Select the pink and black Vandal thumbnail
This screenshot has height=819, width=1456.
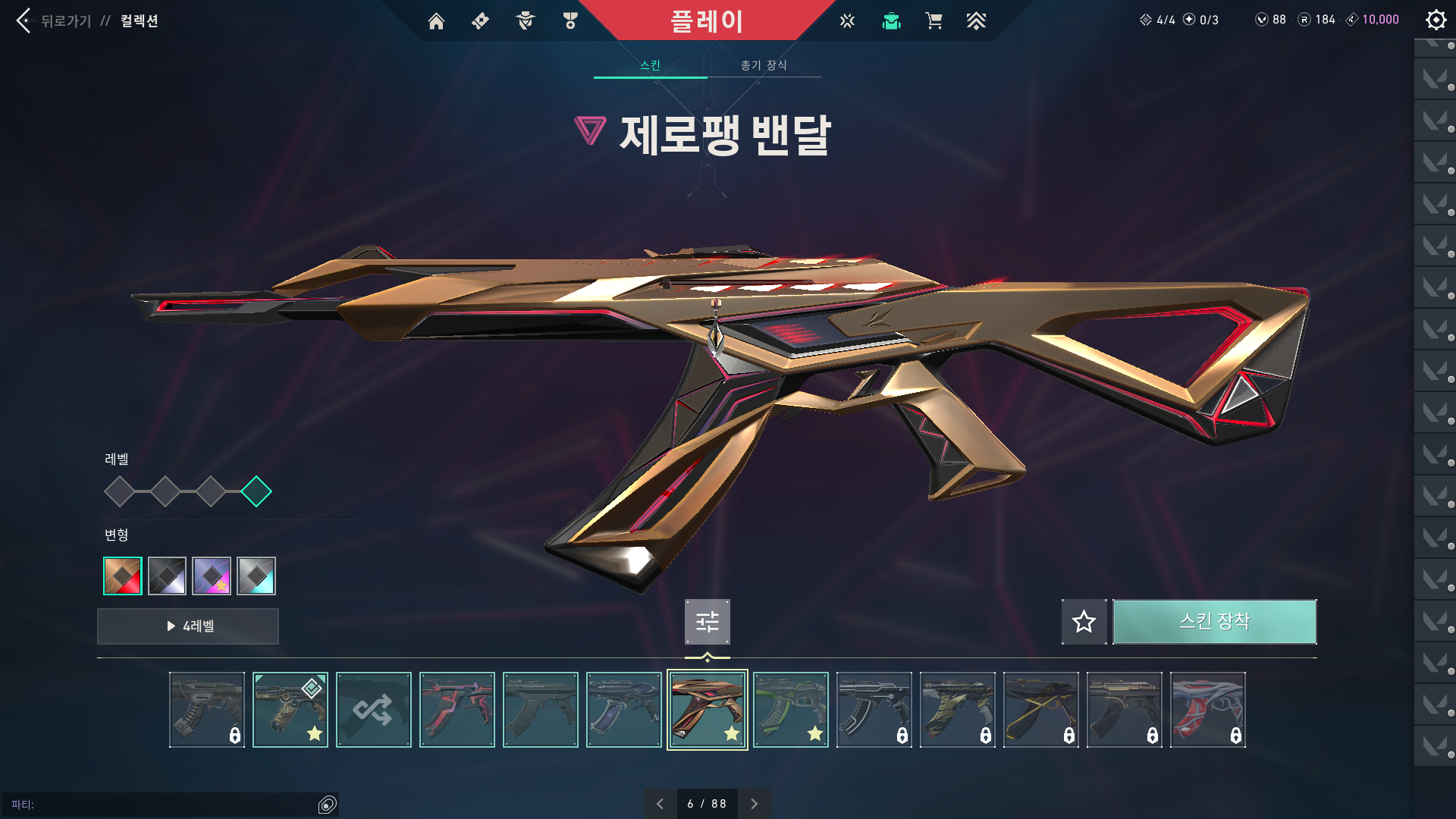coord(457,710)
